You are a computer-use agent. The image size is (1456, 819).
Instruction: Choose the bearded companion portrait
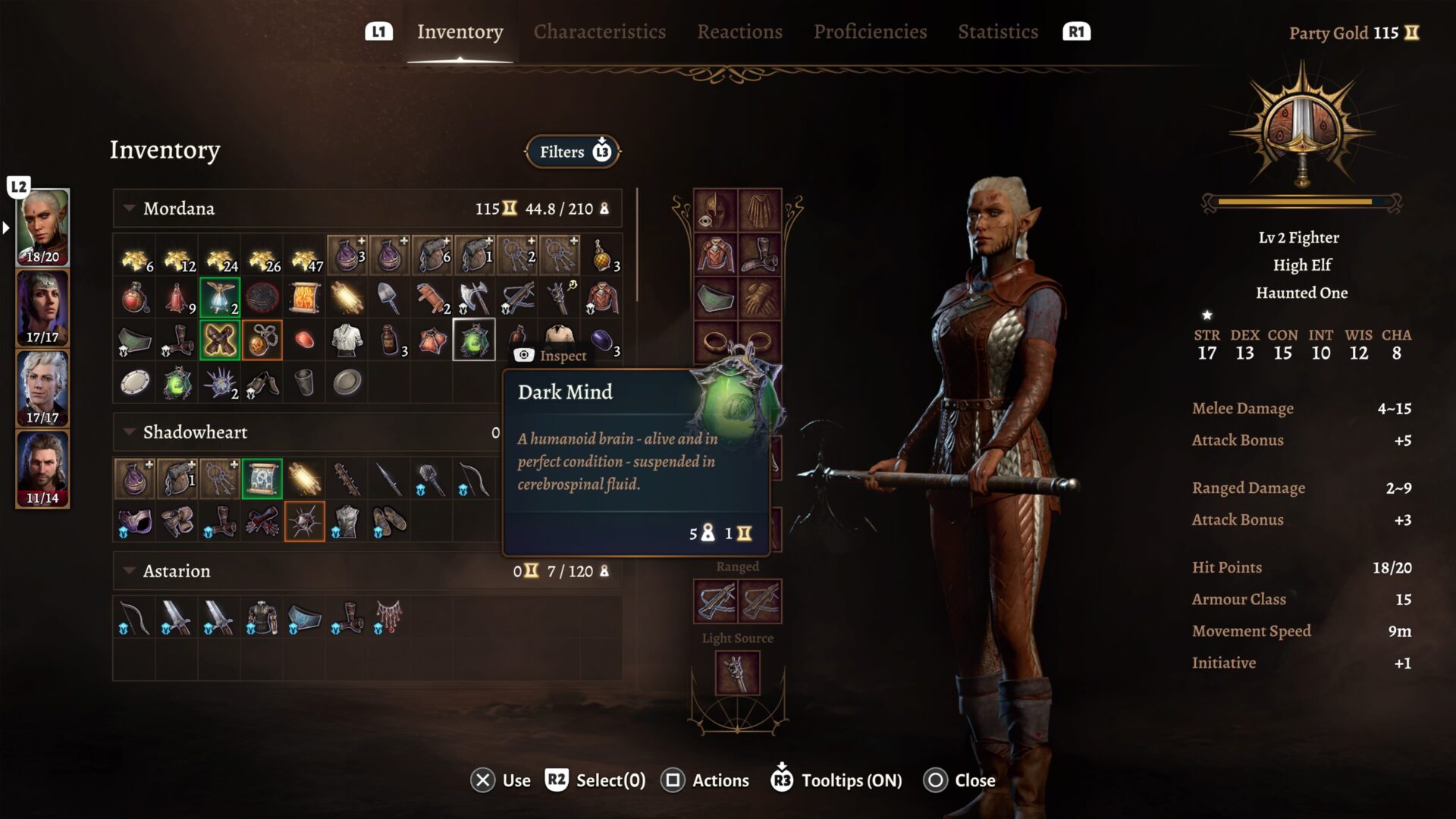[x=42, y=469]
